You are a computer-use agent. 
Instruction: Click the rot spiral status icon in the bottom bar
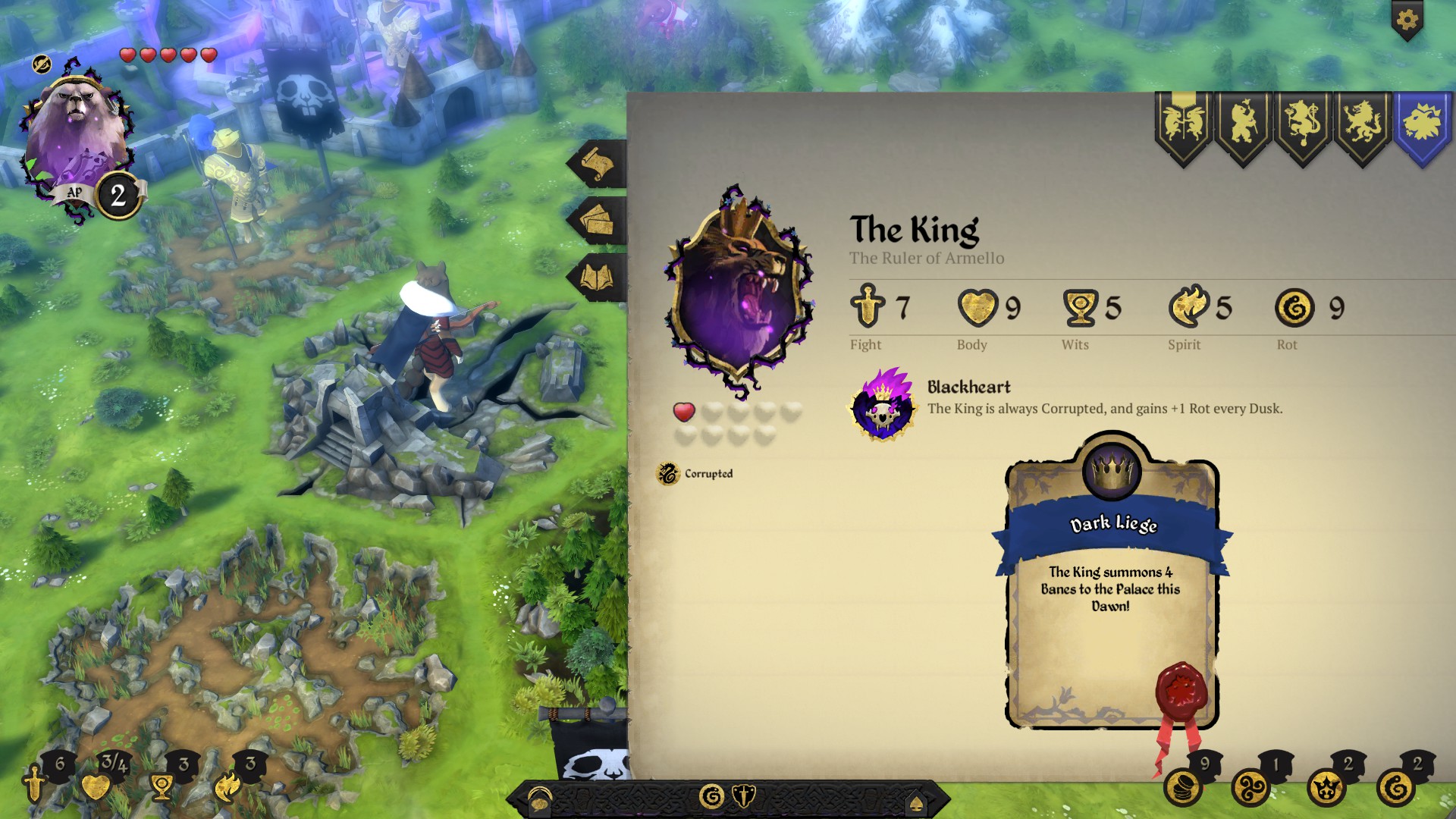(x=711, y=796)
